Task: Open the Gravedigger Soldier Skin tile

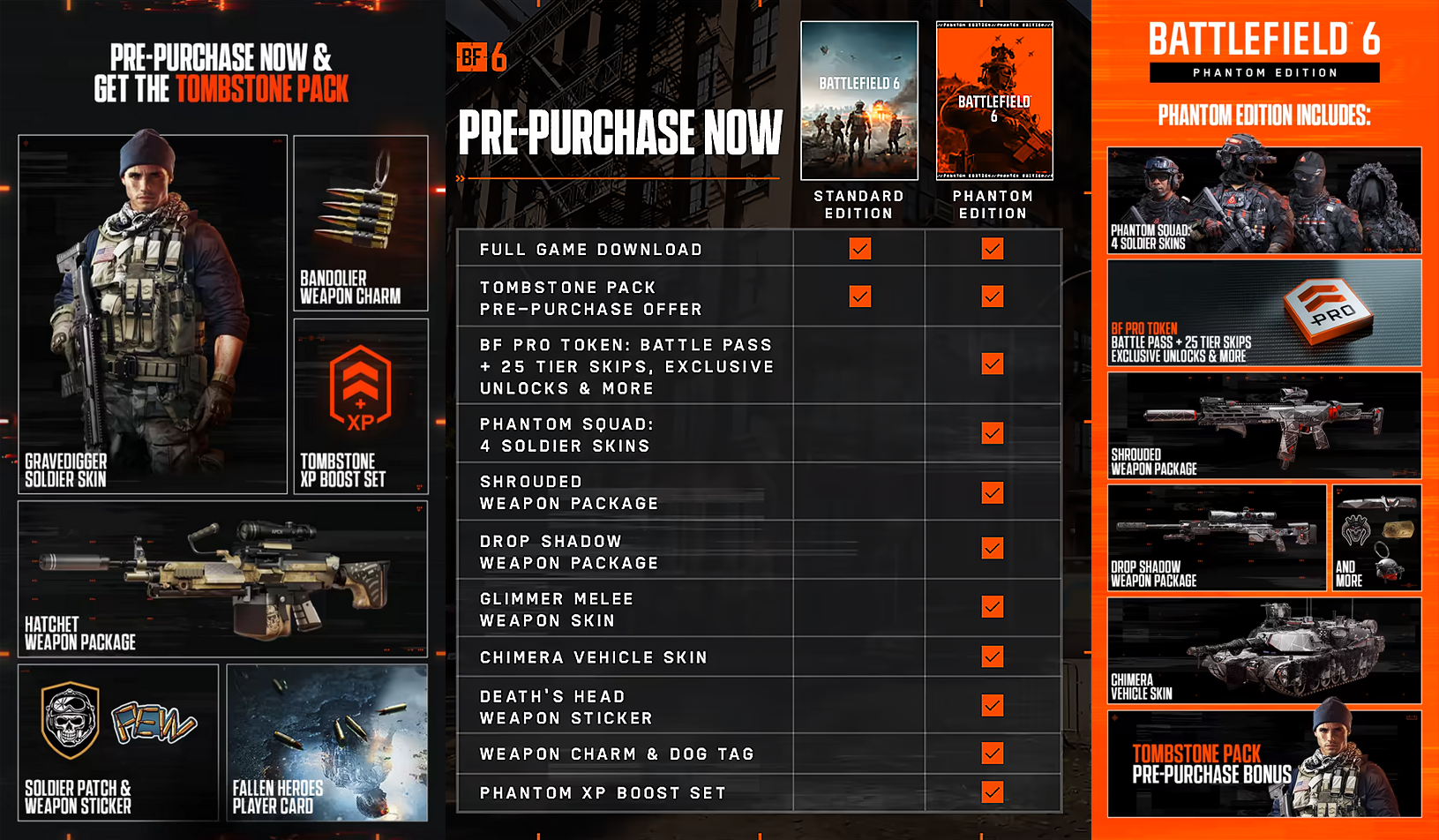Action: [153, 314]
